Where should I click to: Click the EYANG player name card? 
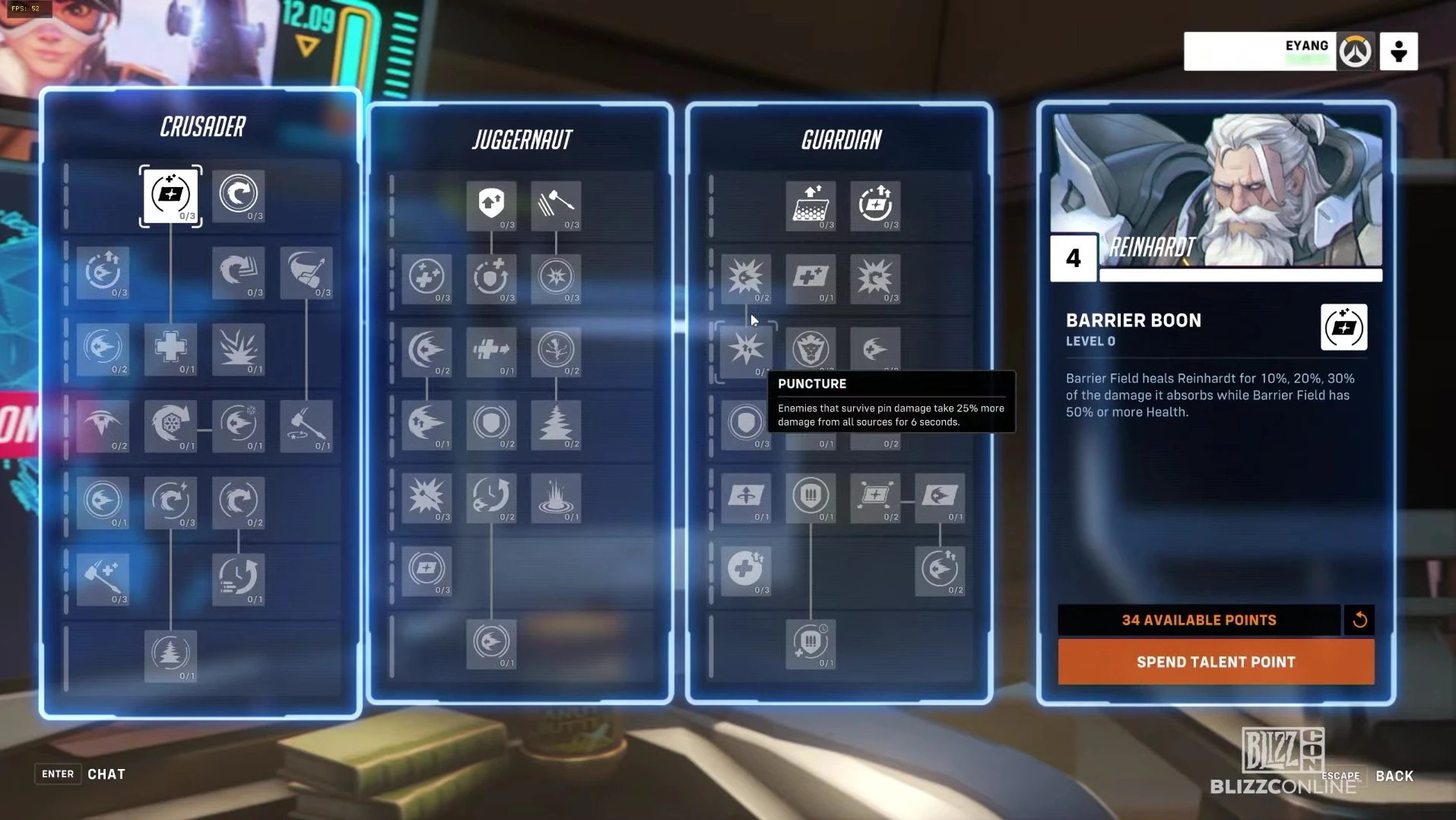tap(1259, 52)
